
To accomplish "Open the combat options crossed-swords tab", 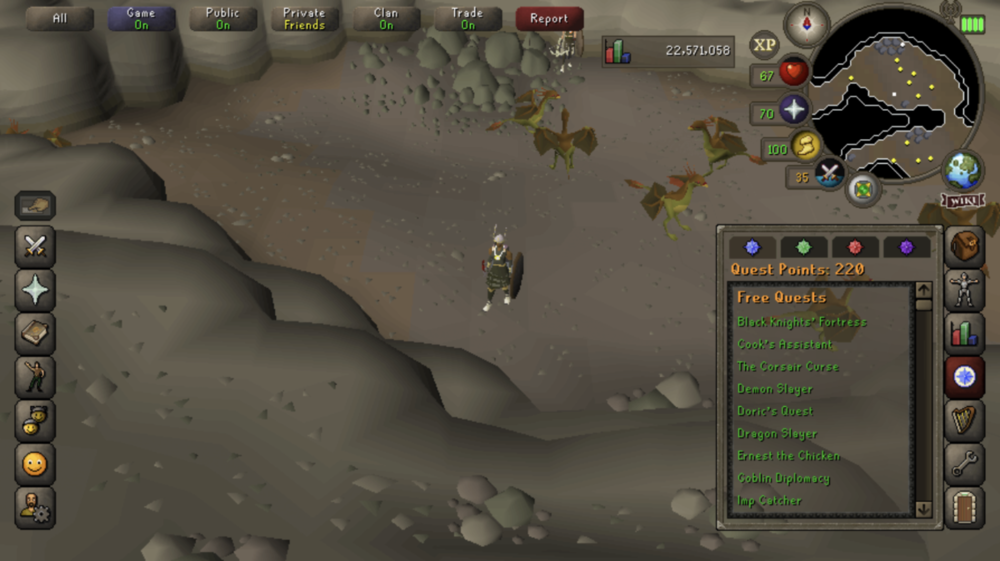I will click(x=35, y=247).
